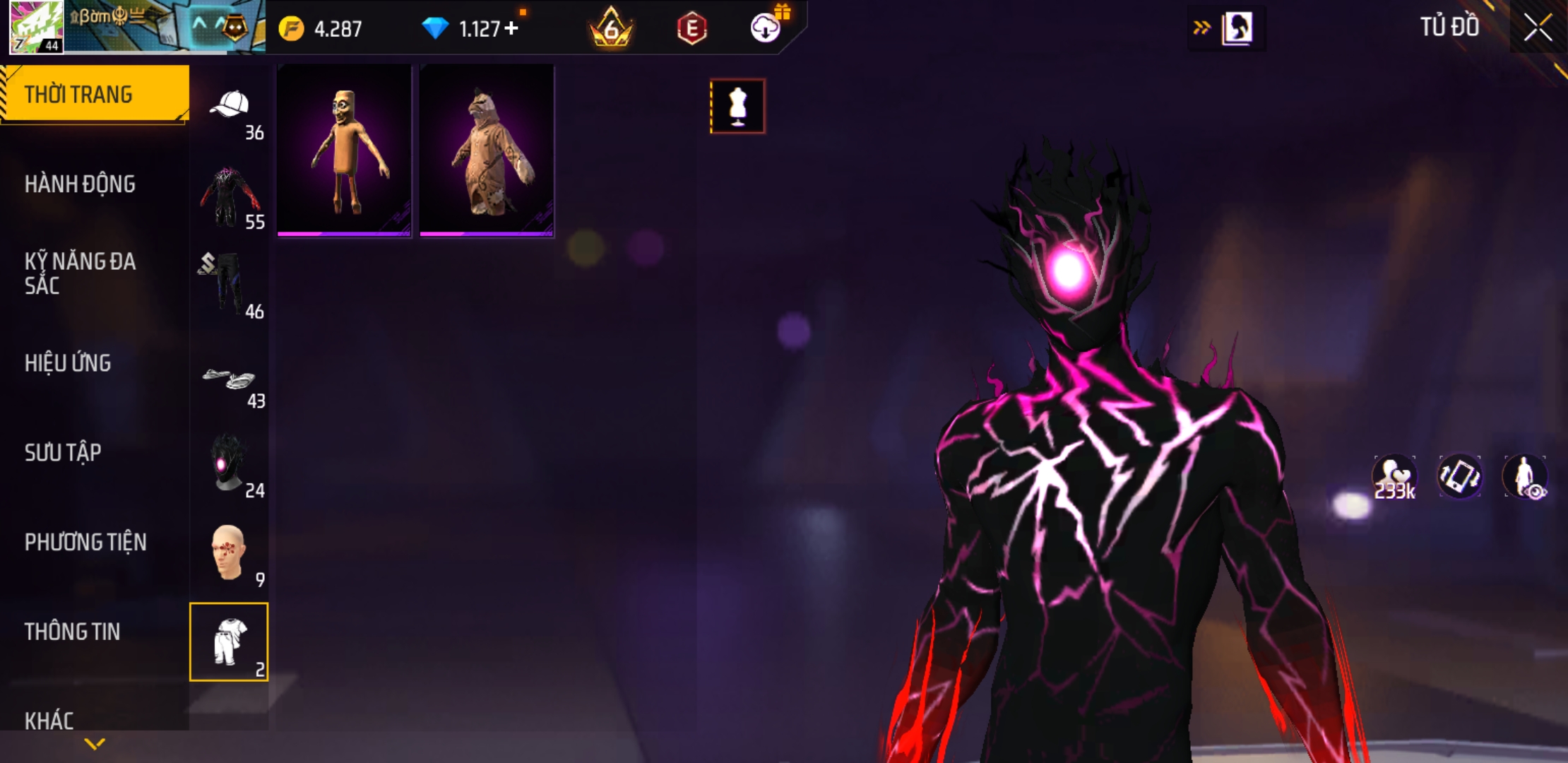Open the Hiệu Ứng category
This screenshot has width=1568, height=763.
(x=68, y=363)
